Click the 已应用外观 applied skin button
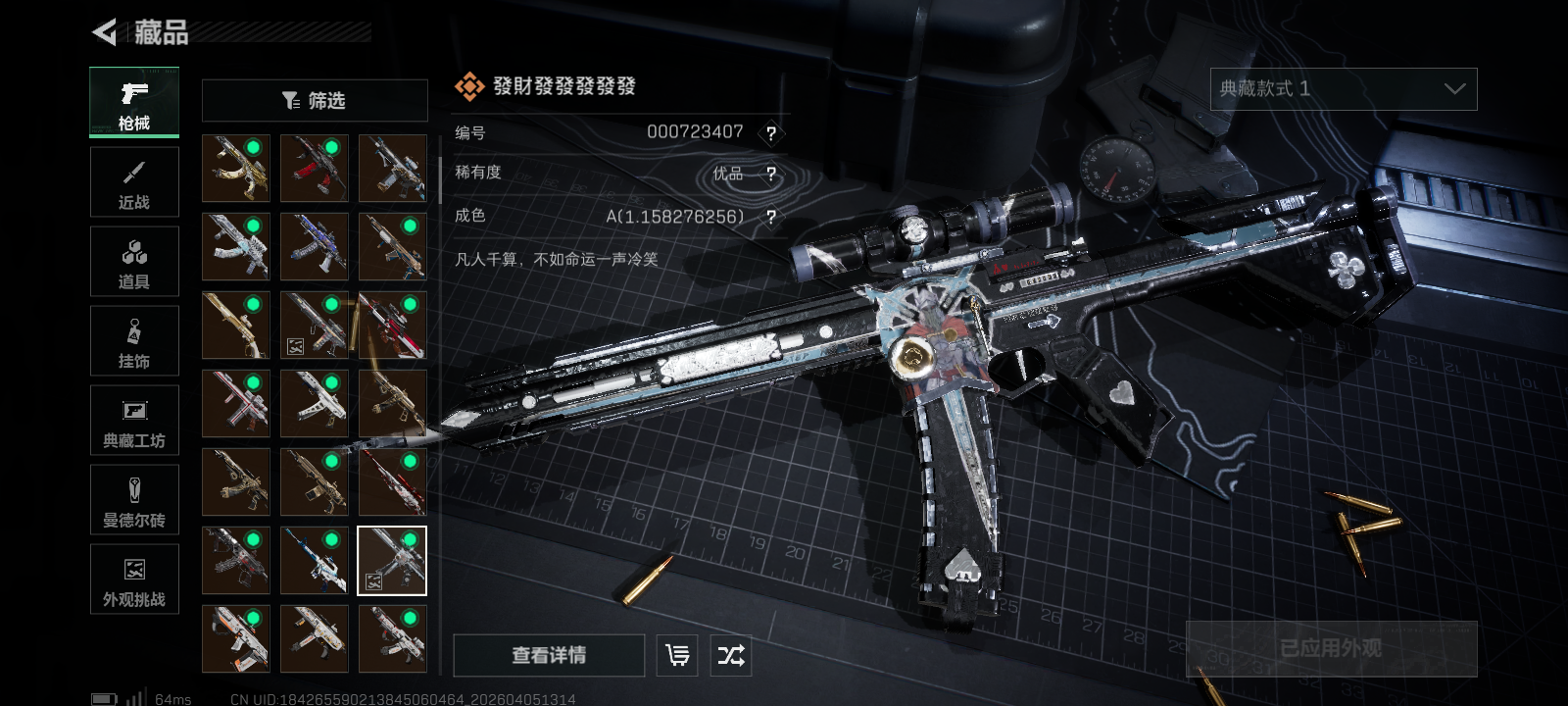Image resolution: width=1568 pixels, height=706 pixels. (x=1331, y=648)
